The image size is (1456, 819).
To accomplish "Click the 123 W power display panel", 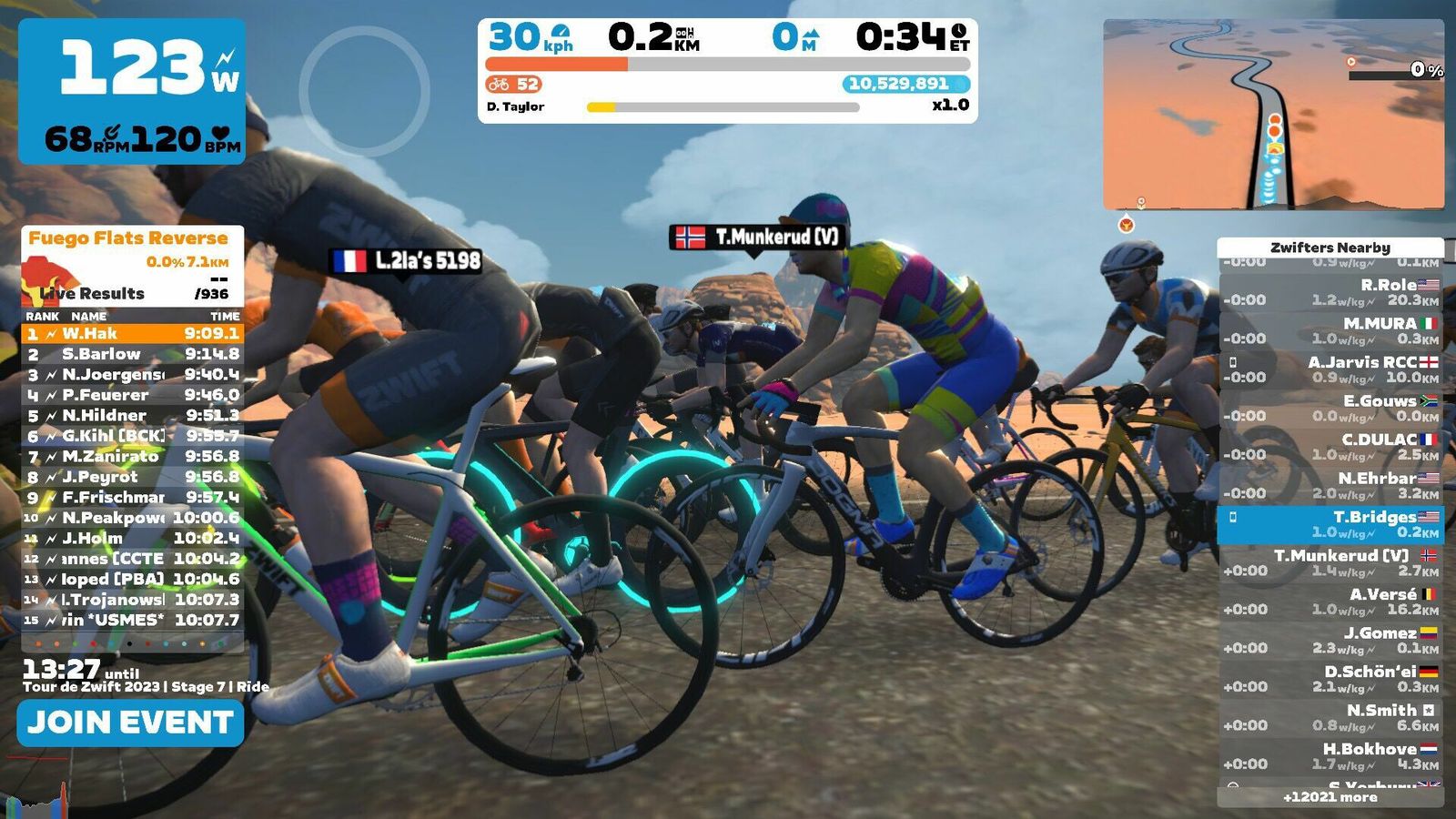I will (x=132, y=91).
